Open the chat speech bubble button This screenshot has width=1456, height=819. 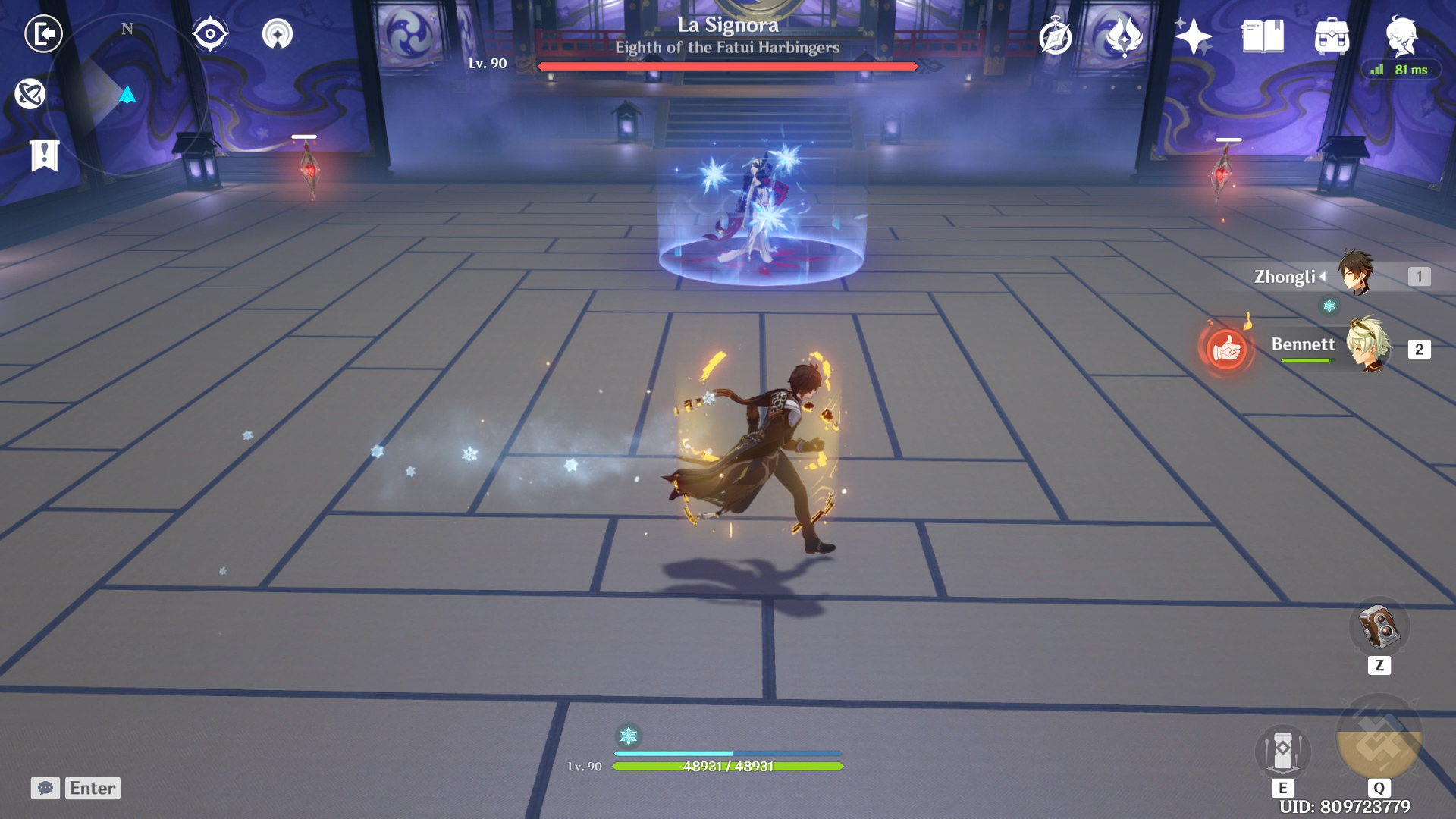pos(45,788)
